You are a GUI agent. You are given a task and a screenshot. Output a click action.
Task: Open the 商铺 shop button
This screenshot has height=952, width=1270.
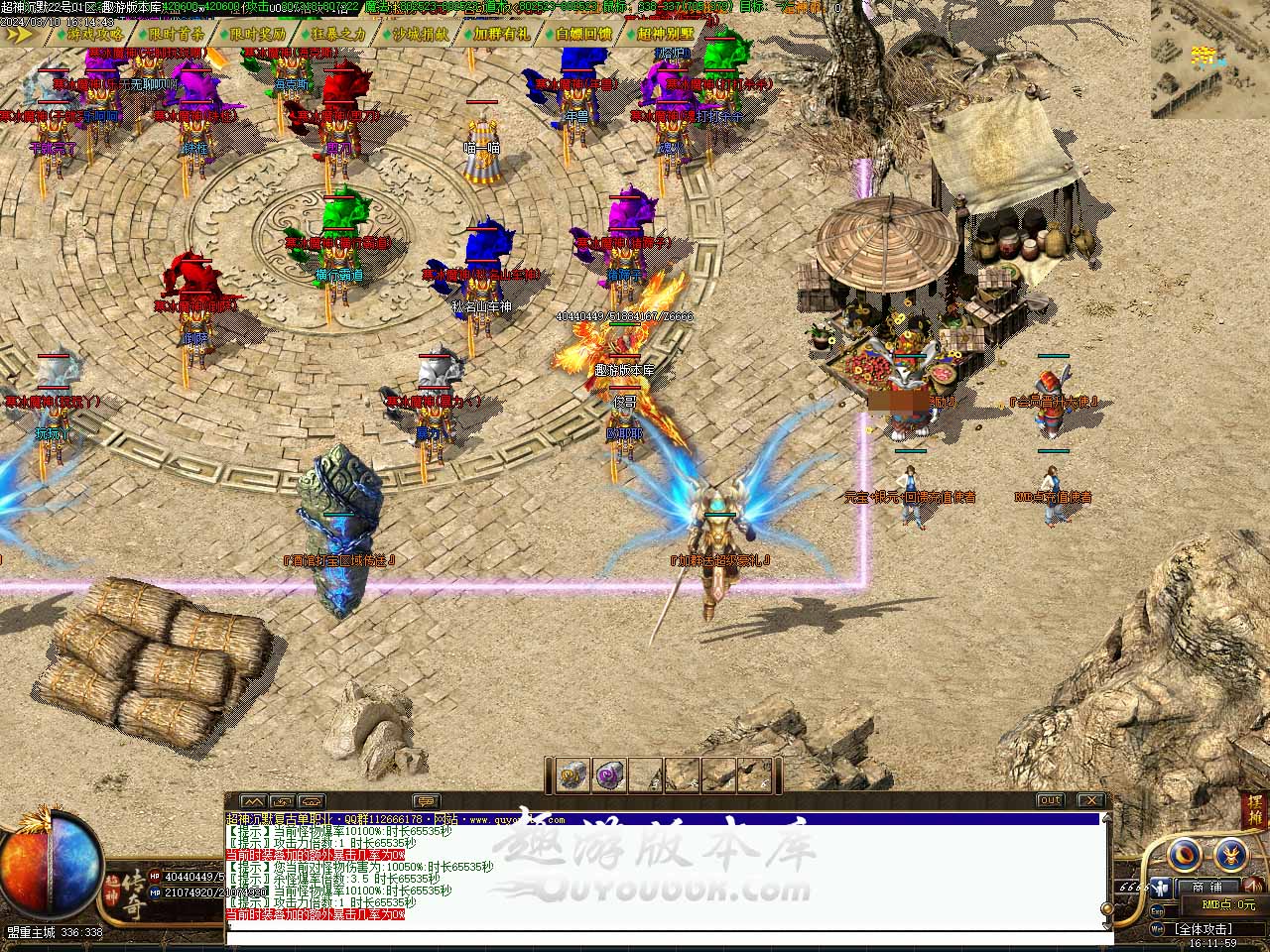pos(1206,887)
